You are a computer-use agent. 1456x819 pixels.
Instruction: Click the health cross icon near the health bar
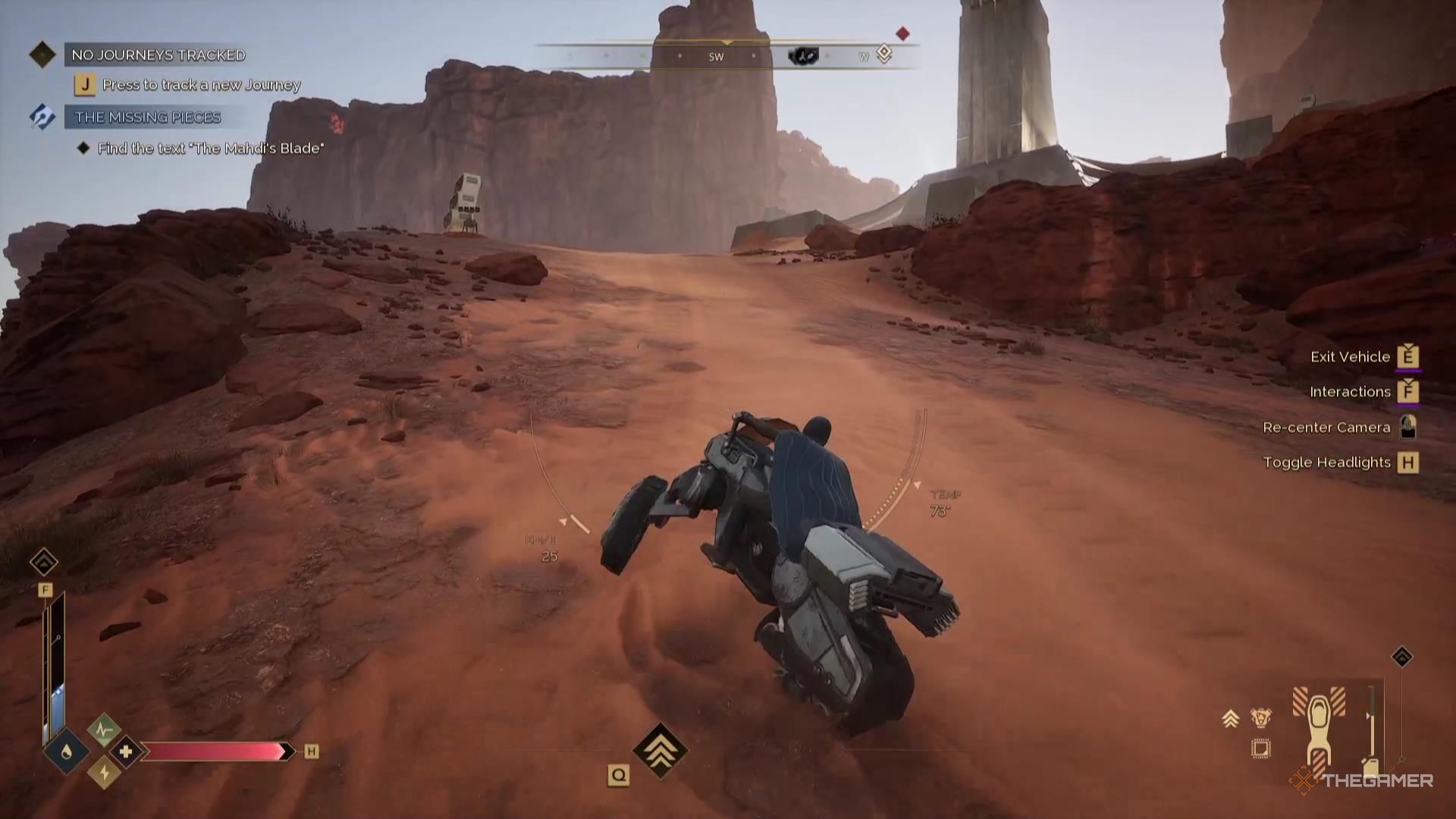125,752
